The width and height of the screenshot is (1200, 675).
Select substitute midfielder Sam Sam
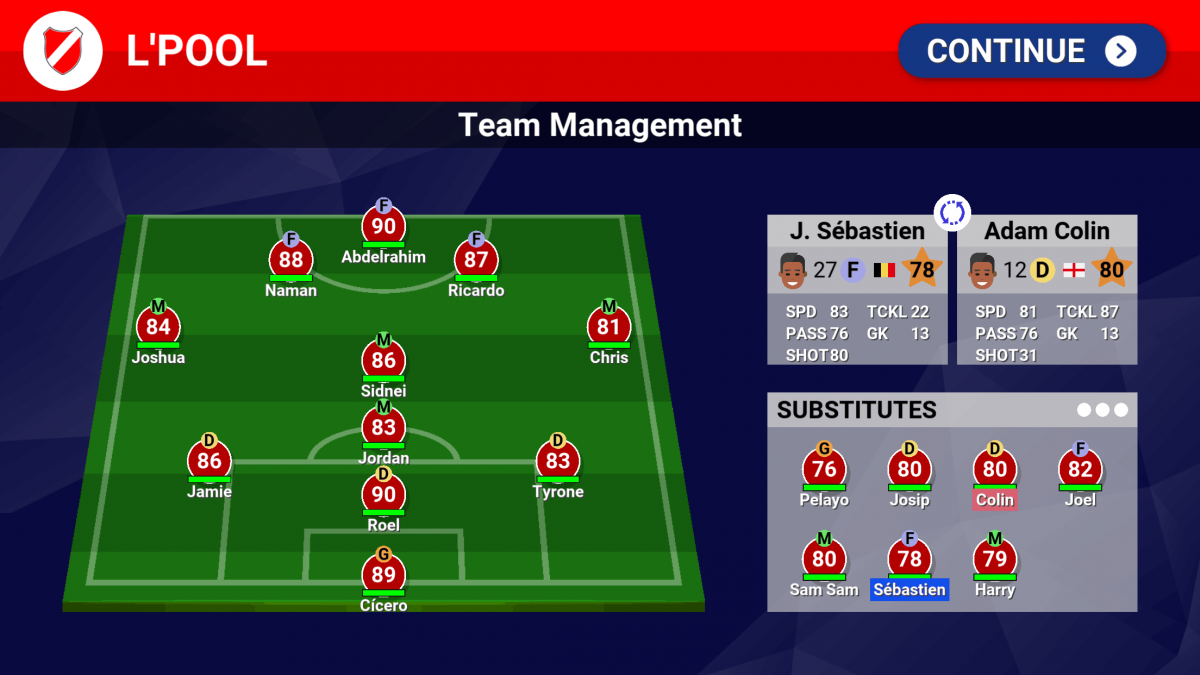(x=824, y=560)
